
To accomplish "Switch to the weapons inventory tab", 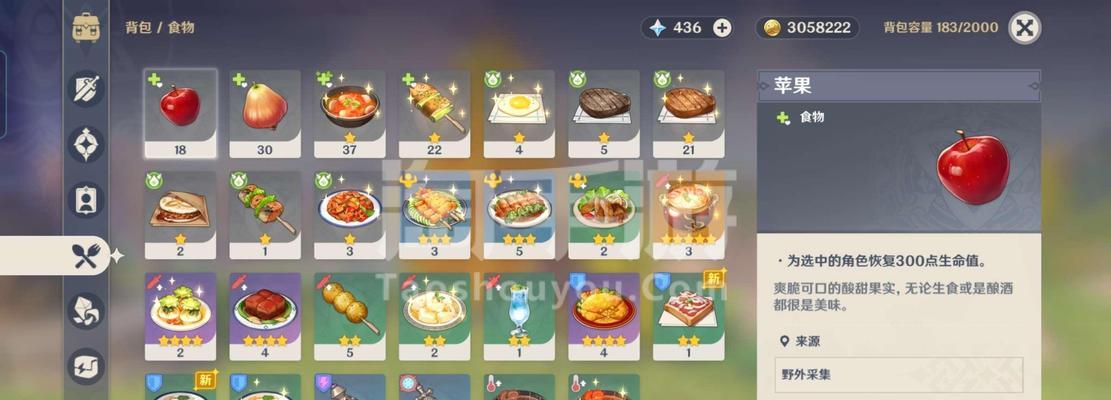I will click(86, 89).
